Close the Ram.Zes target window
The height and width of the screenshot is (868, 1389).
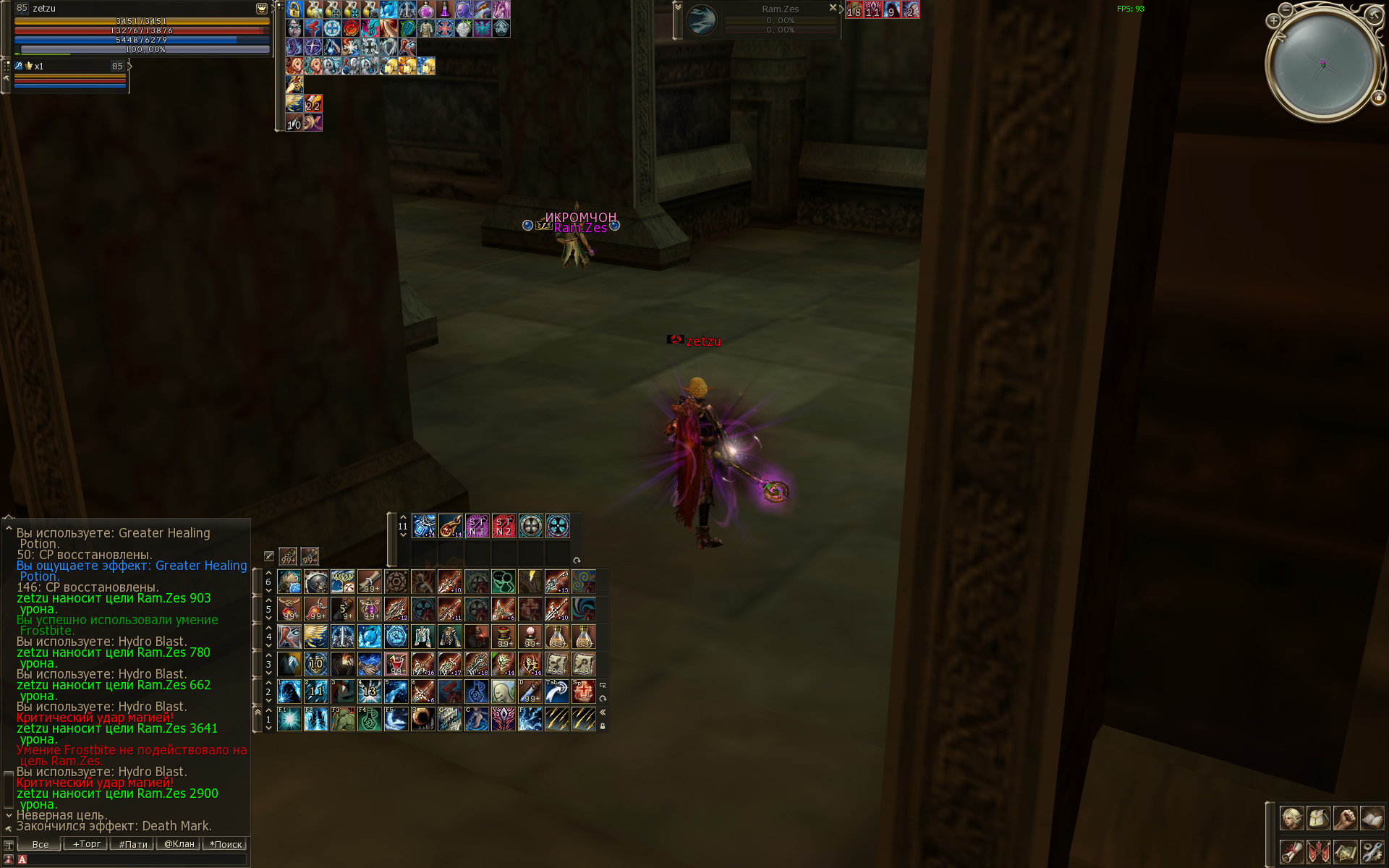coord(832,8)
